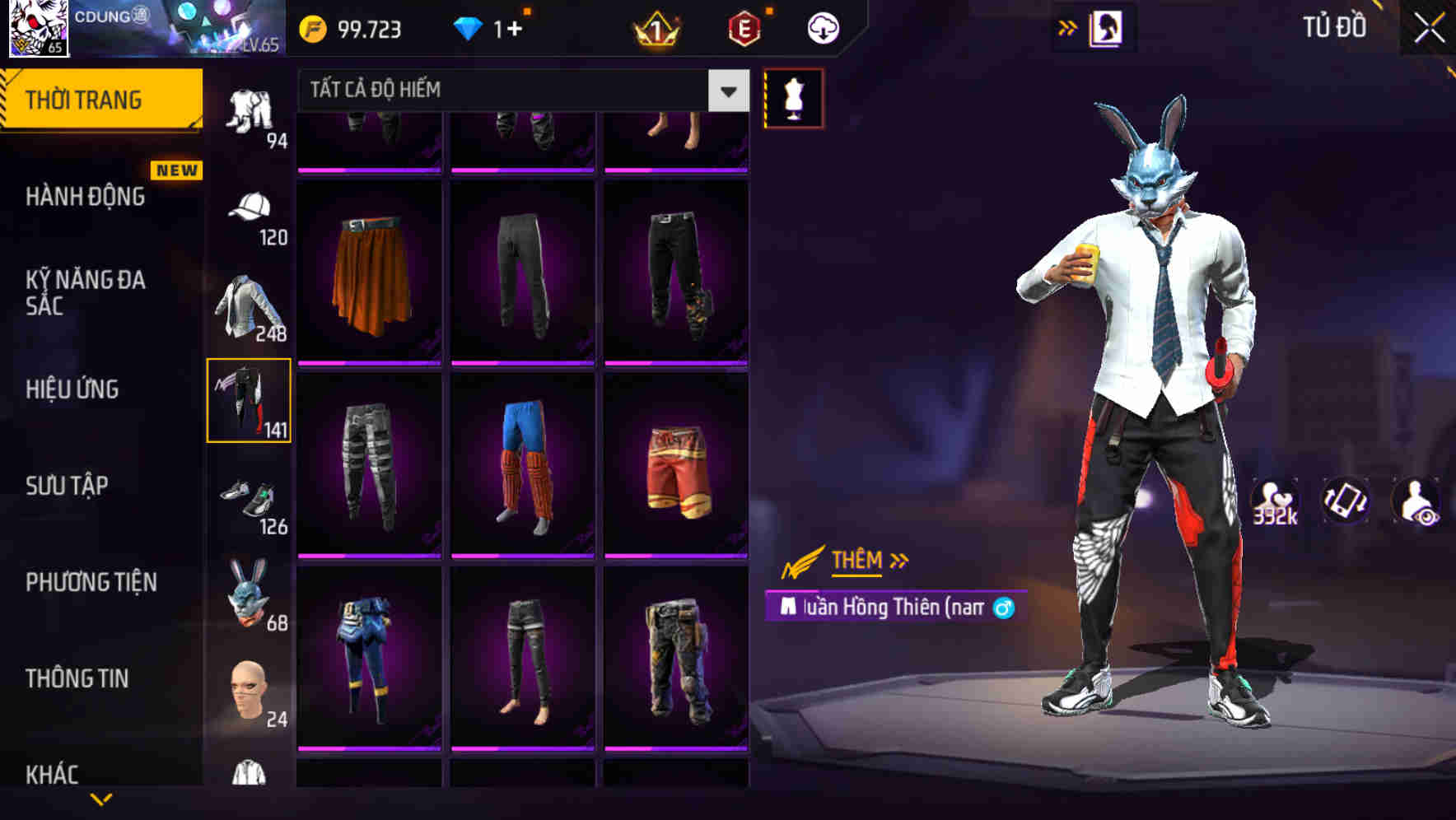1456x820 pixels.
Task: Collapse the sidebar with the bottom yellow chevron
Action: (101, 799)
